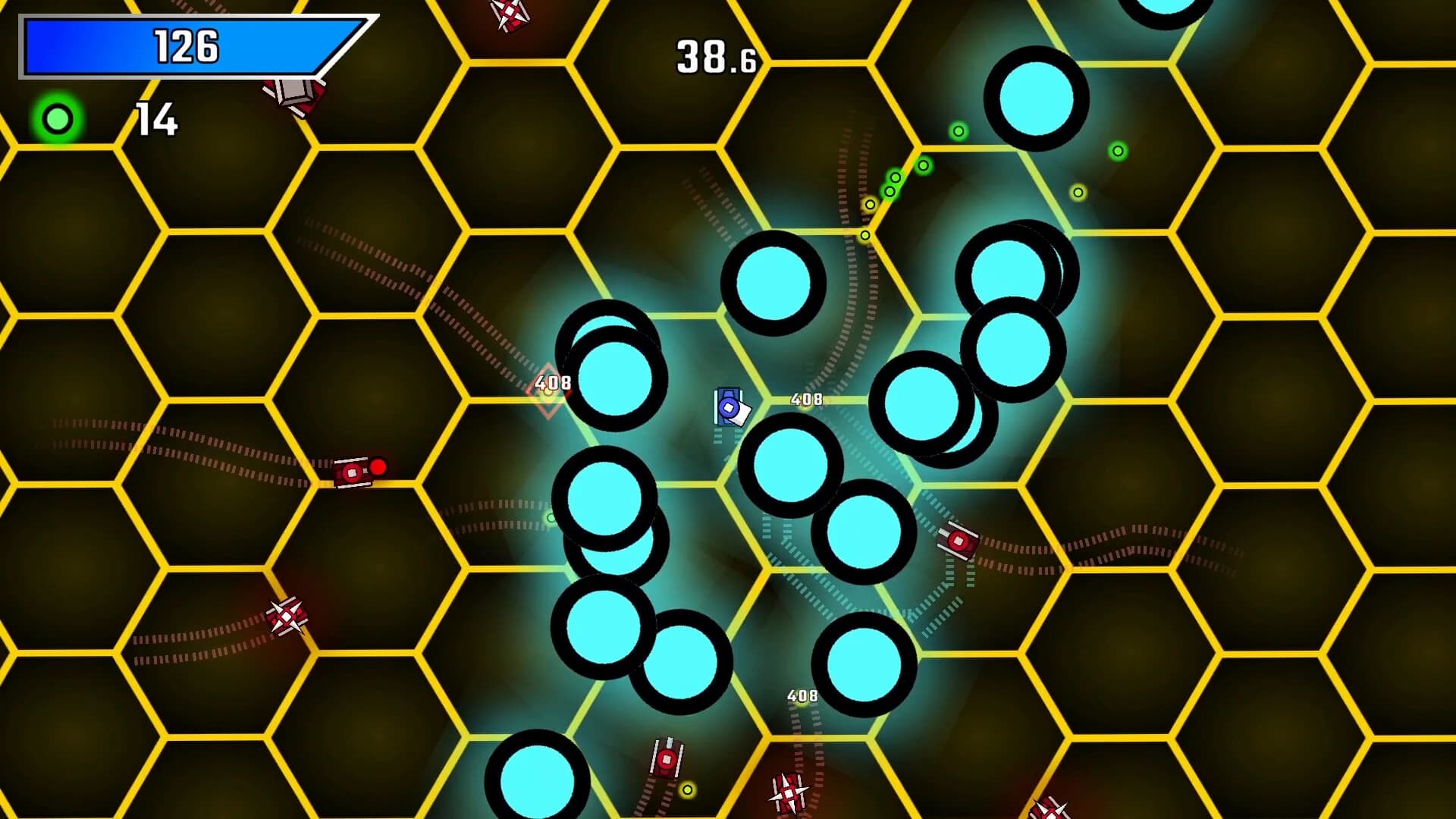Image resolution: width=1456 pixels, height=819 pixels.
Task: Click the crate enemy near the health bar
Action: coord(292,95)
